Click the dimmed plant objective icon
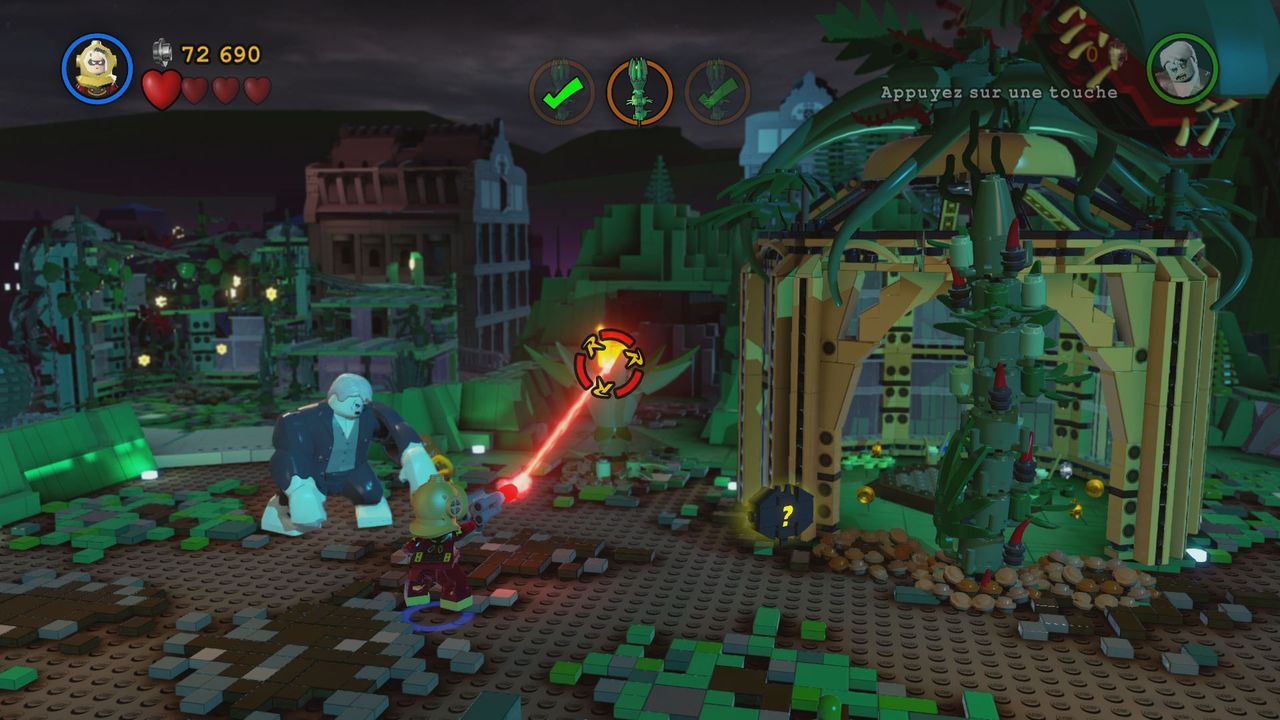 [x=717, y=92]
